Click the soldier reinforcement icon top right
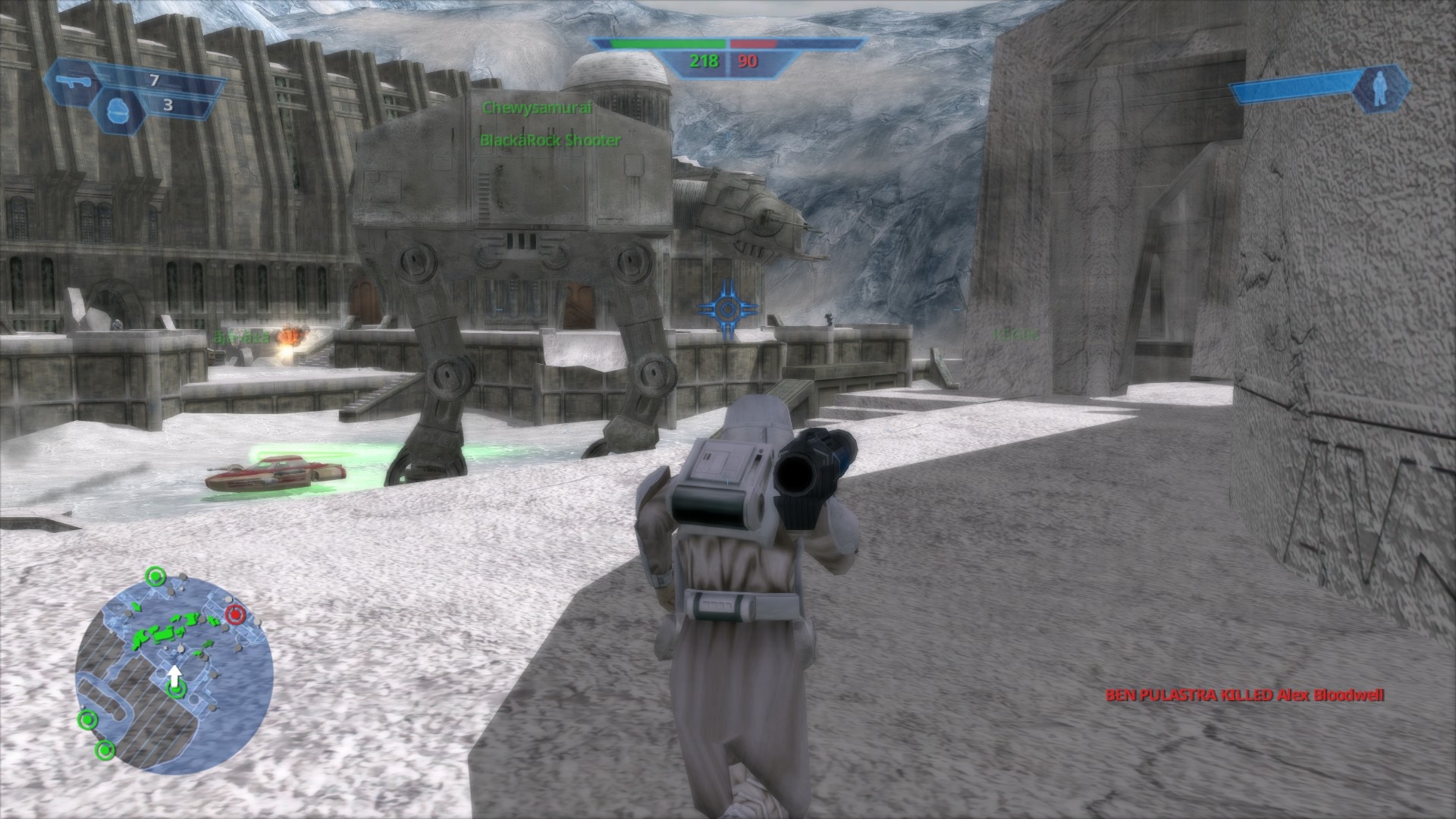 click(1380, 87)
